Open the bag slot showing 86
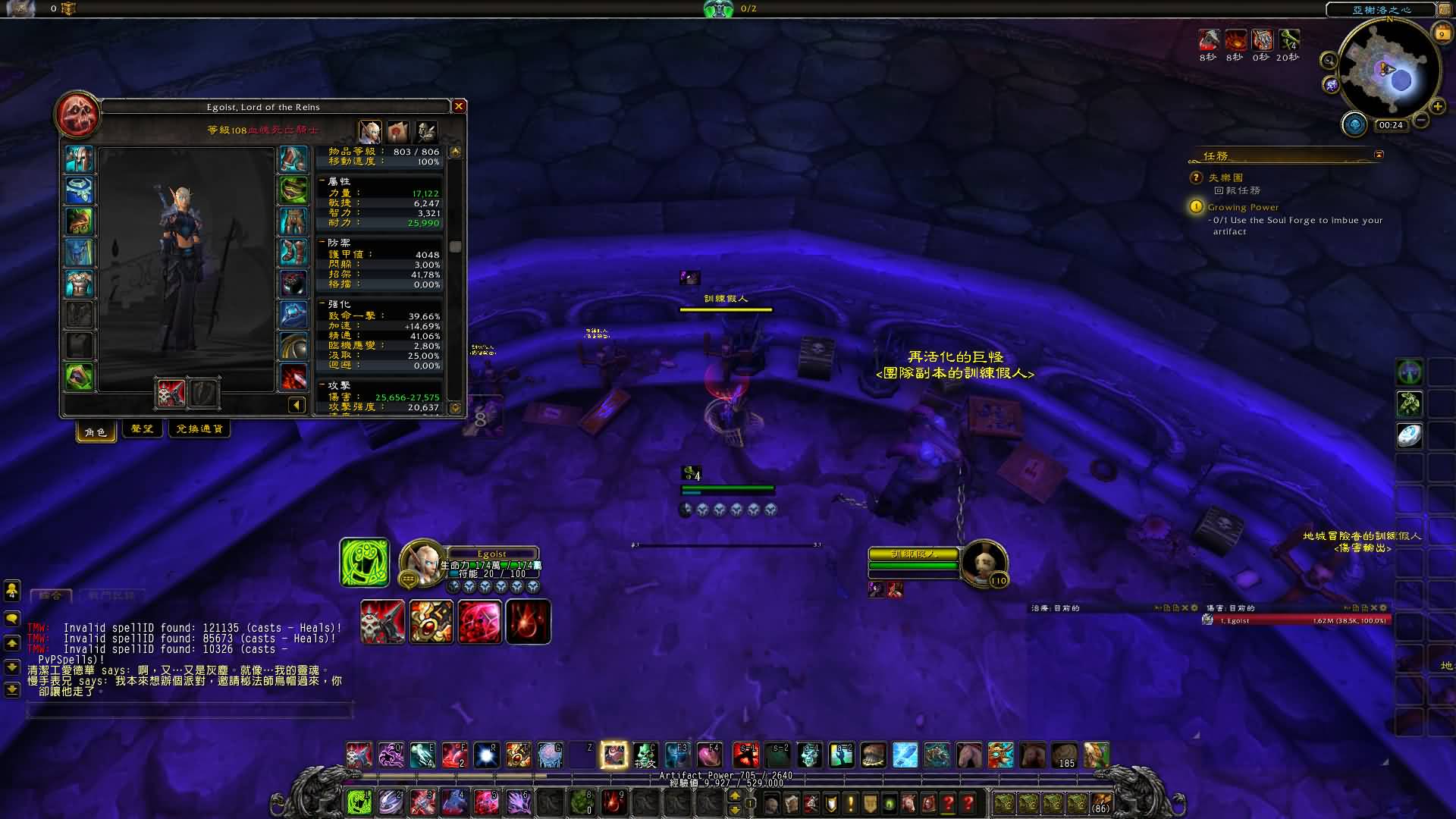1456x819 pixels. (x=1100, y=802)
